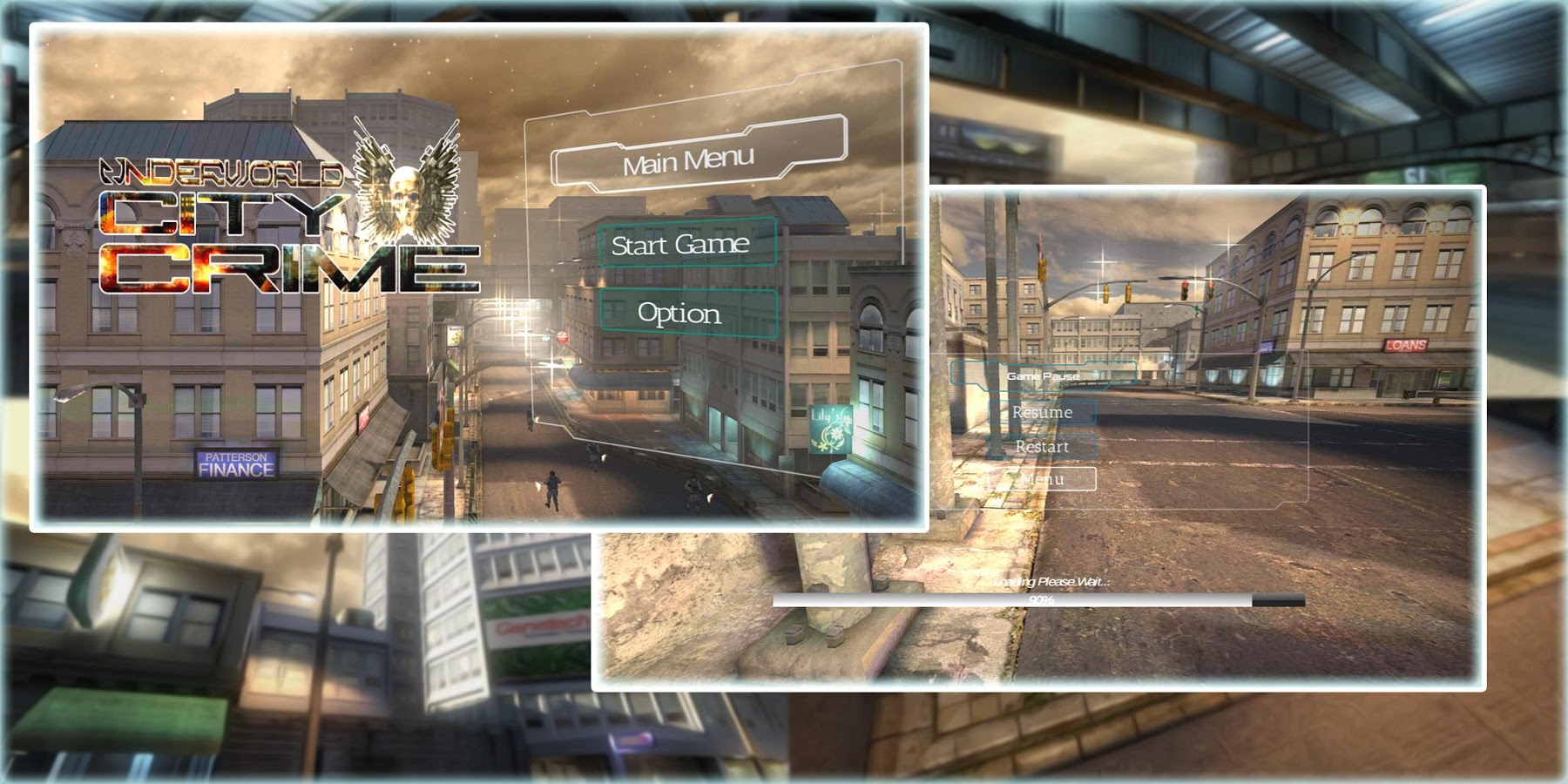Image resolution: width=1568 pixels, height=784 pixels.
Task: Resume the paused game
Action: [1042, 412]
